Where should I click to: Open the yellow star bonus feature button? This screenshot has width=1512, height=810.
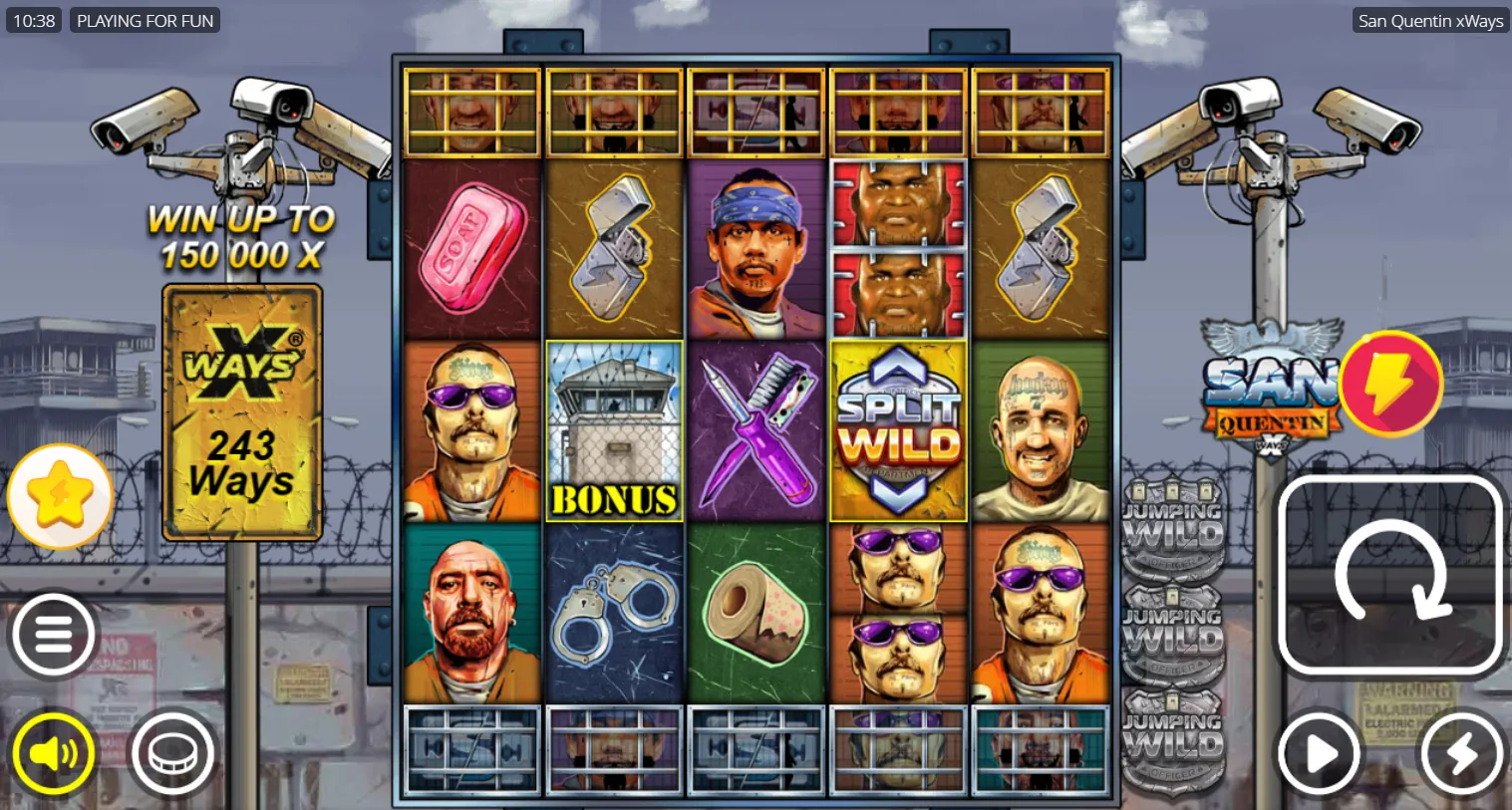[60, 495]
